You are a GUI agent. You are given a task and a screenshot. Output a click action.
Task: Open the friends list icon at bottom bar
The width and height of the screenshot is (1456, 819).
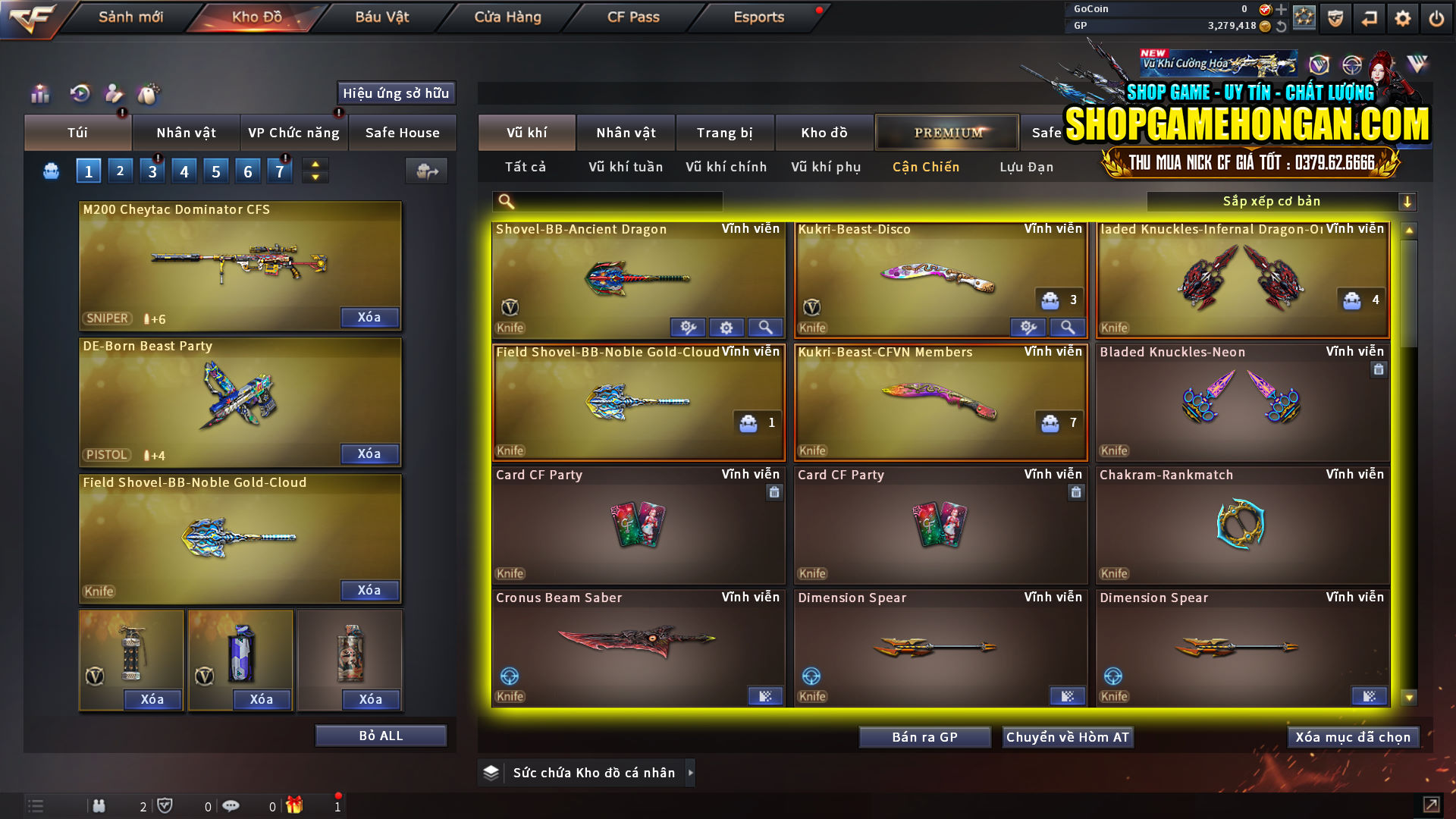point(99,805)
